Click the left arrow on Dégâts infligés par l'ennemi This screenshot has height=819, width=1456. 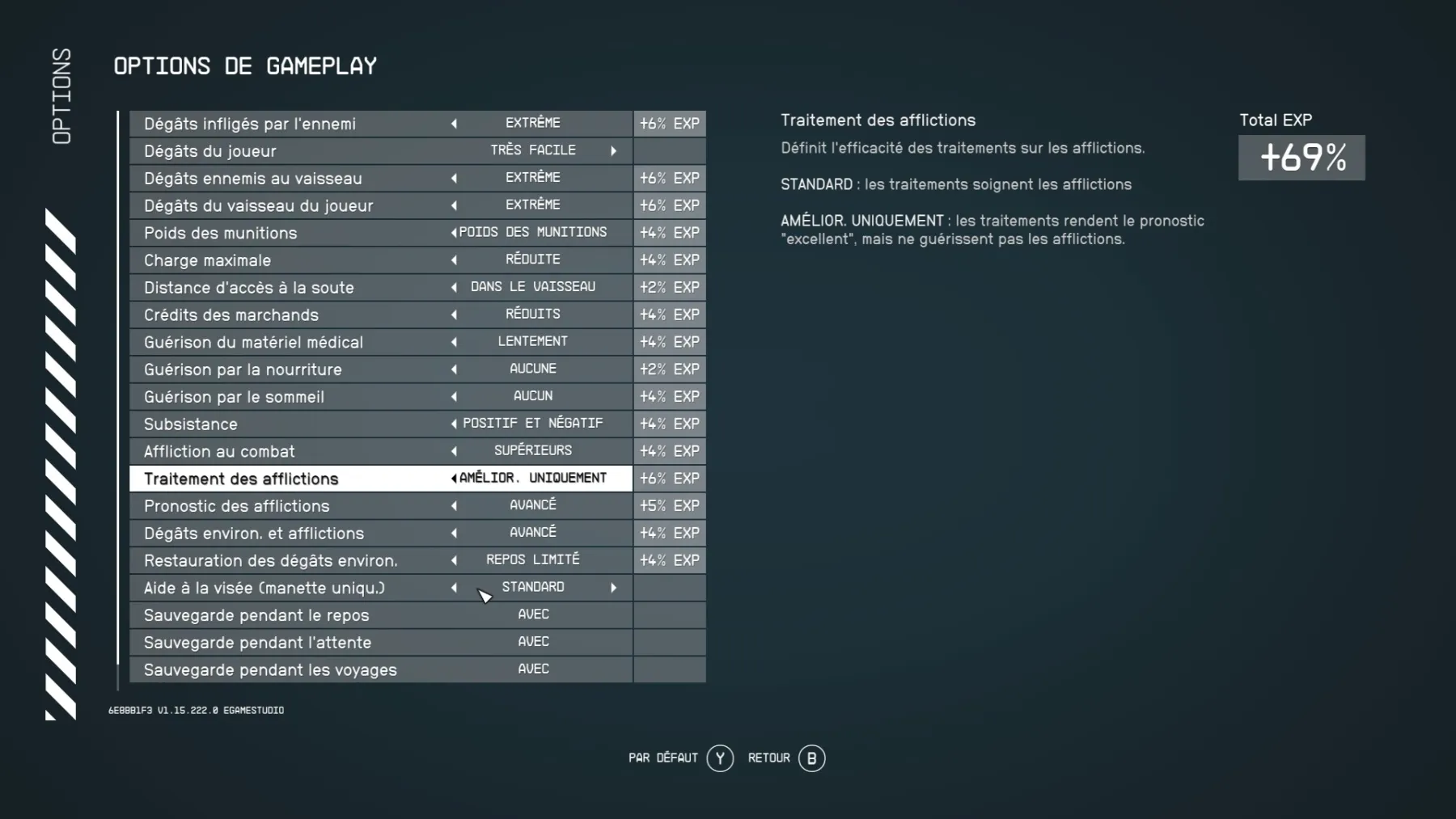pyautogui.click(x=454, y=124)
